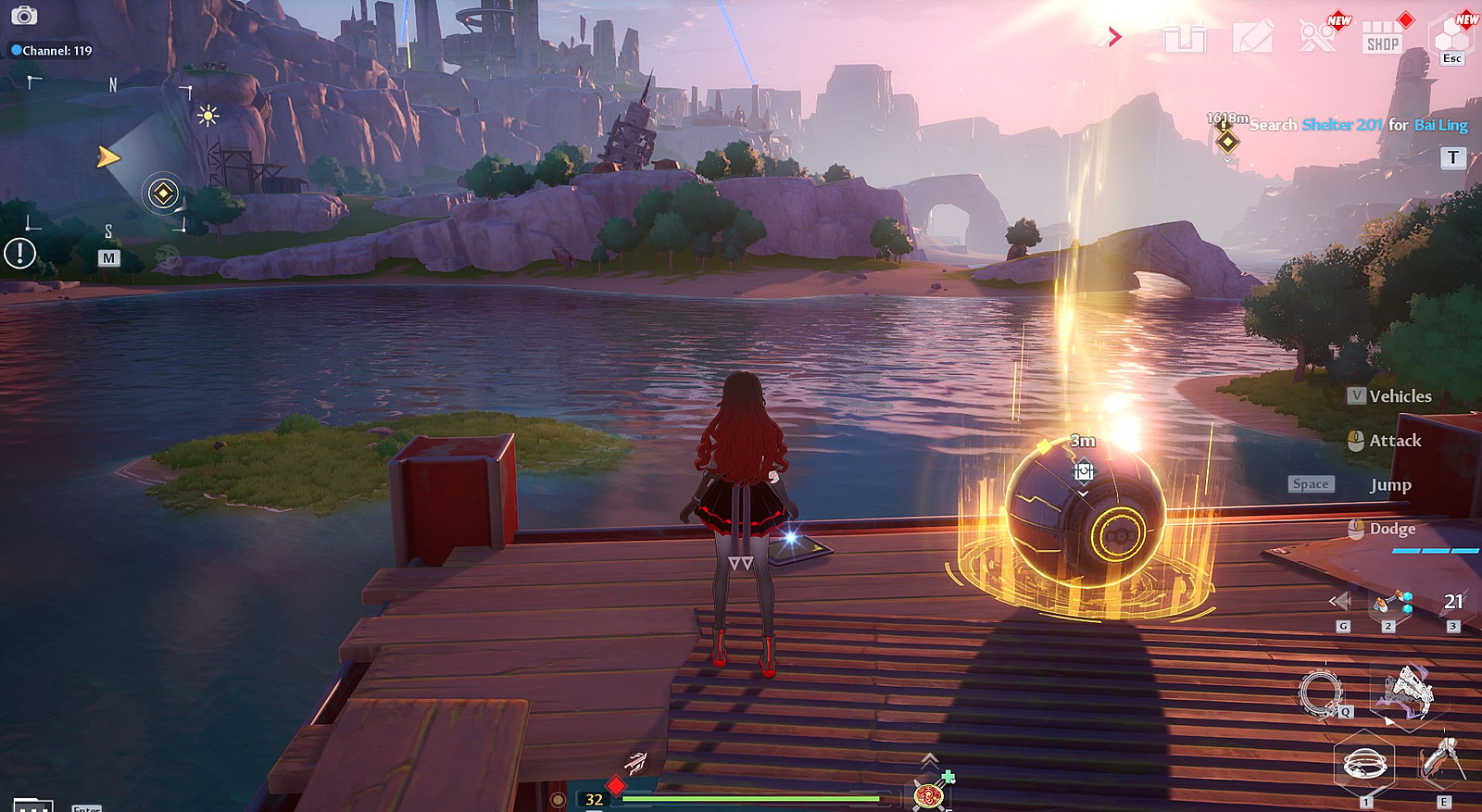Open the camera photo mode
1482x812 pixels.
point(24,16)
